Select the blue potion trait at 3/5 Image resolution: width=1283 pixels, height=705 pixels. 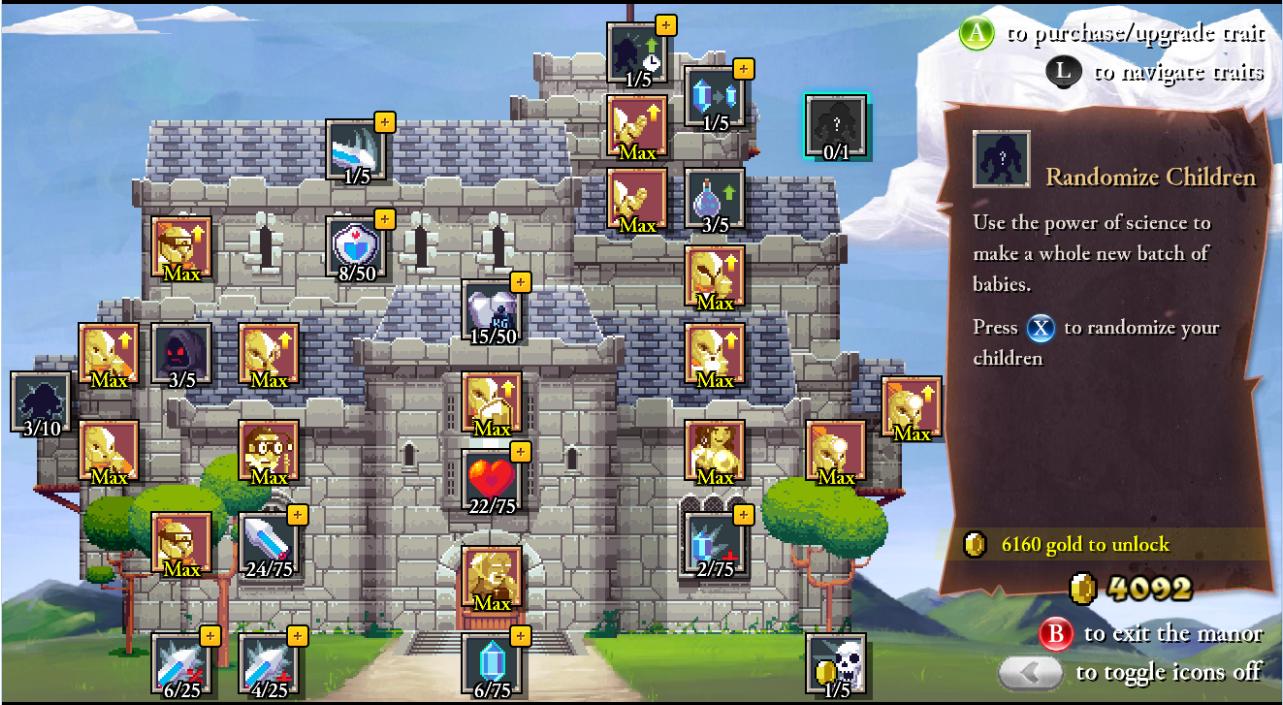click(714, 198)
